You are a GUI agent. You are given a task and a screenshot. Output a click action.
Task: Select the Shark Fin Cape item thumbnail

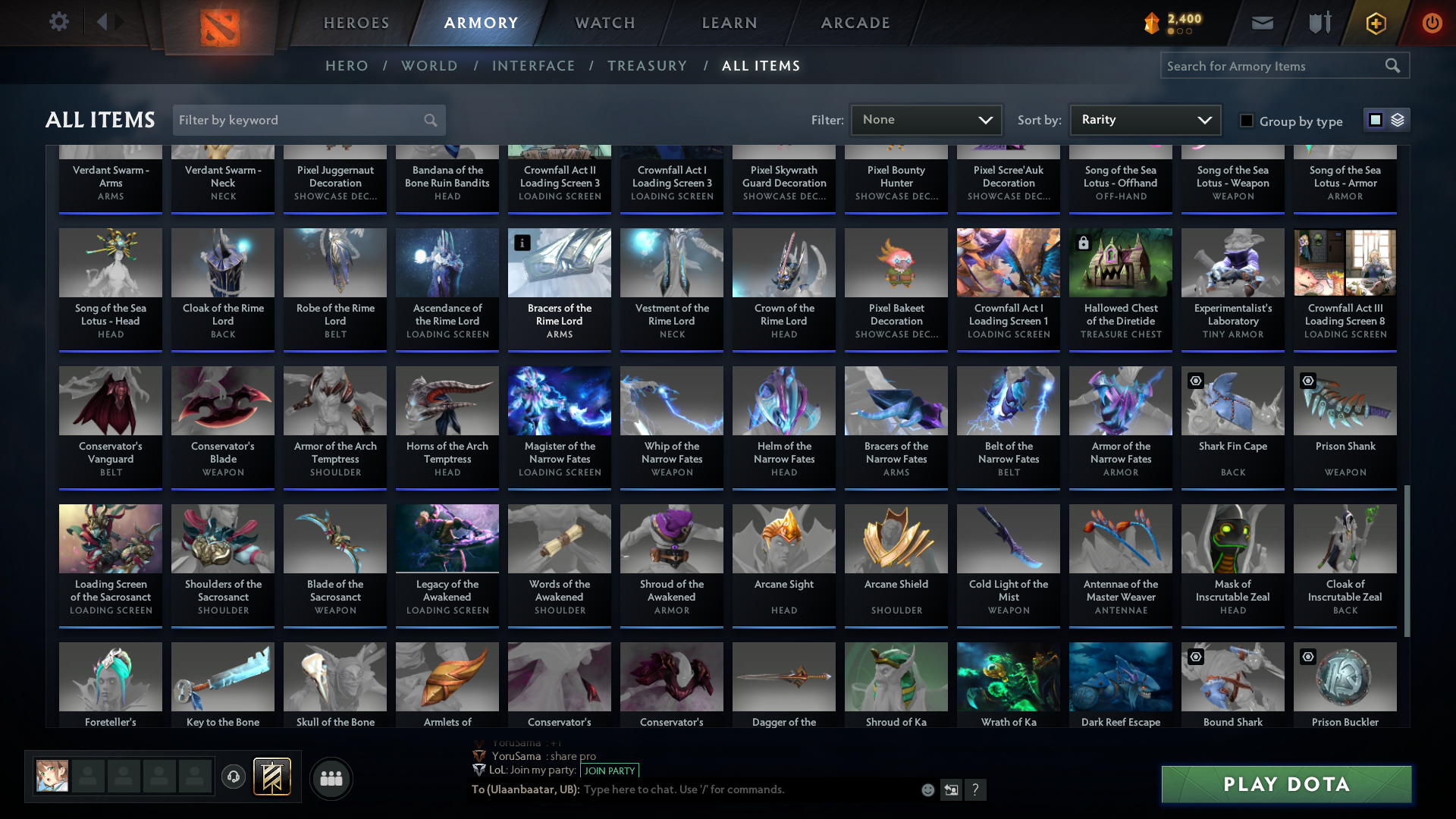(x=1232, y=400)
